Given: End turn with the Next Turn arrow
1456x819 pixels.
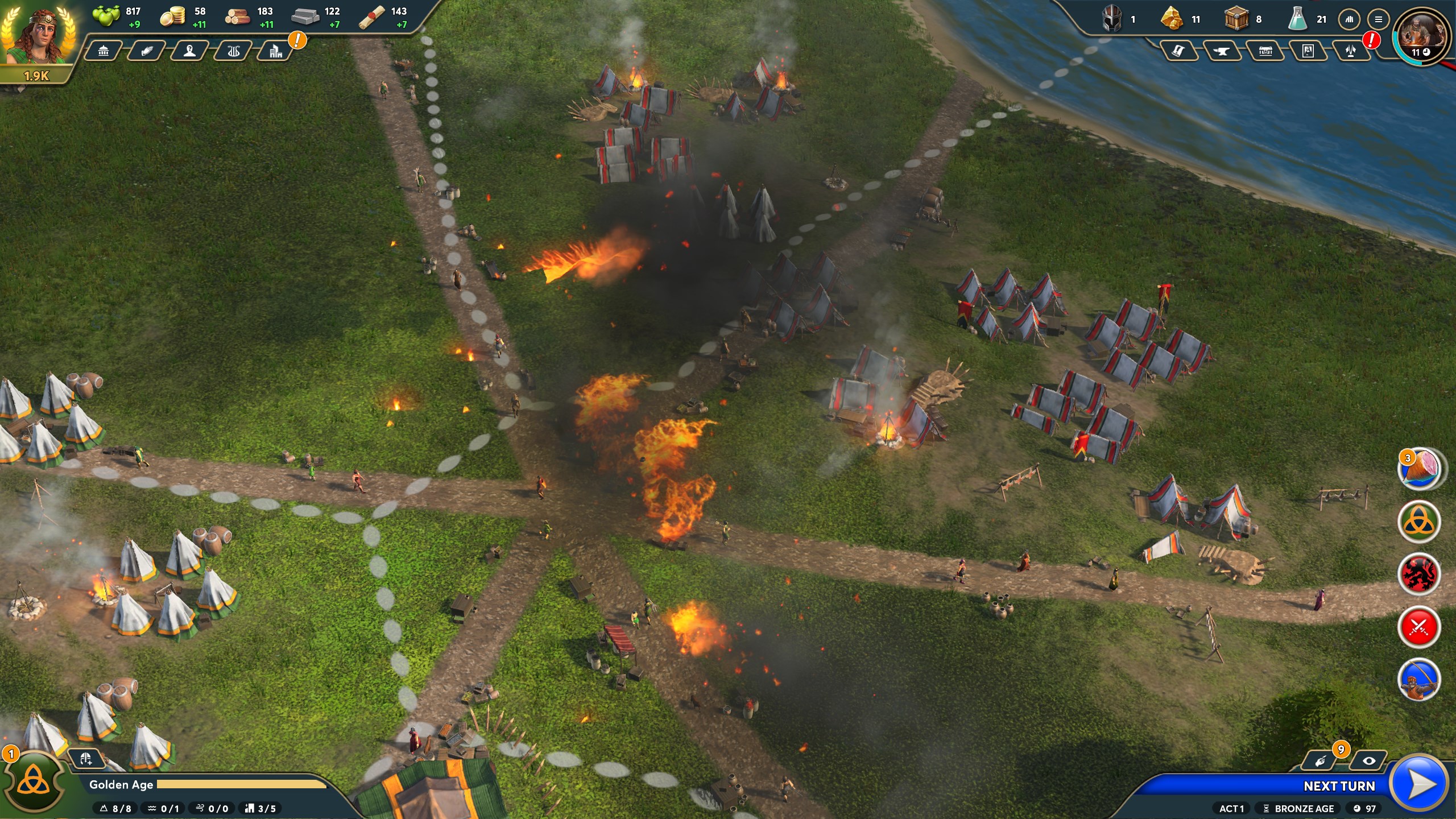Looking at the screenshot, I should (x=1419, y=785).
